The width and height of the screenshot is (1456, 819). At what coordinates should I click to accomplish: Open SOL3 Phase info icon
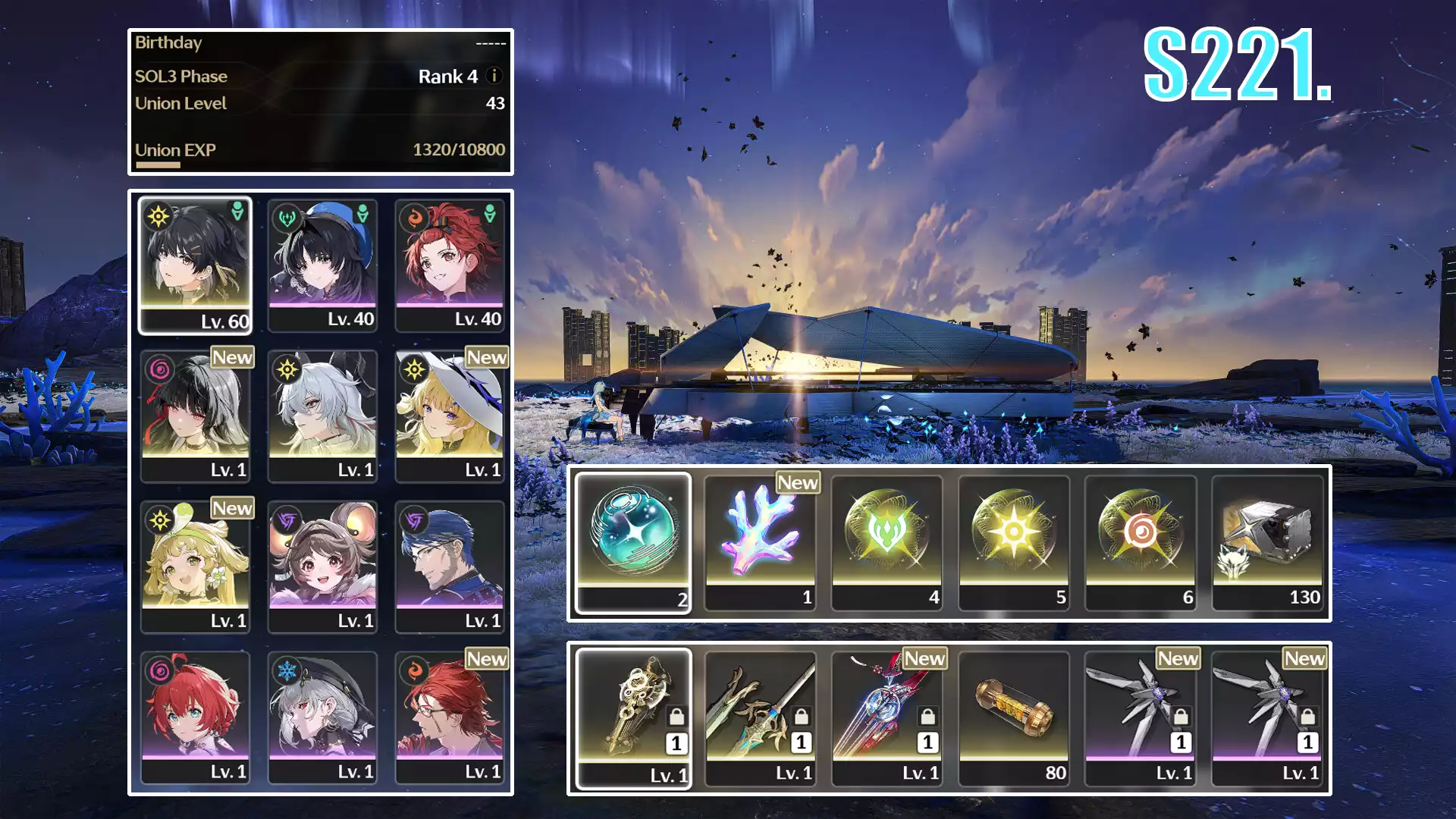pyautogui.click(x=494, y=76)
